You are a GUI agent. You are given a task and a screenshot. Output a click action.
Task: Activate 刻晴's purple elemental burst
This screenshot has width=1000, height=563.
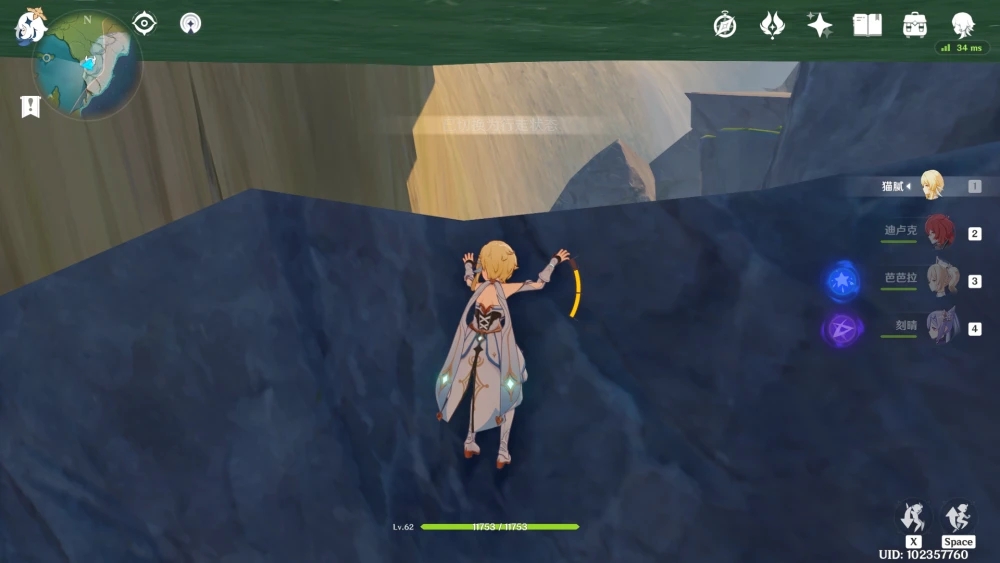pos(841,328)
